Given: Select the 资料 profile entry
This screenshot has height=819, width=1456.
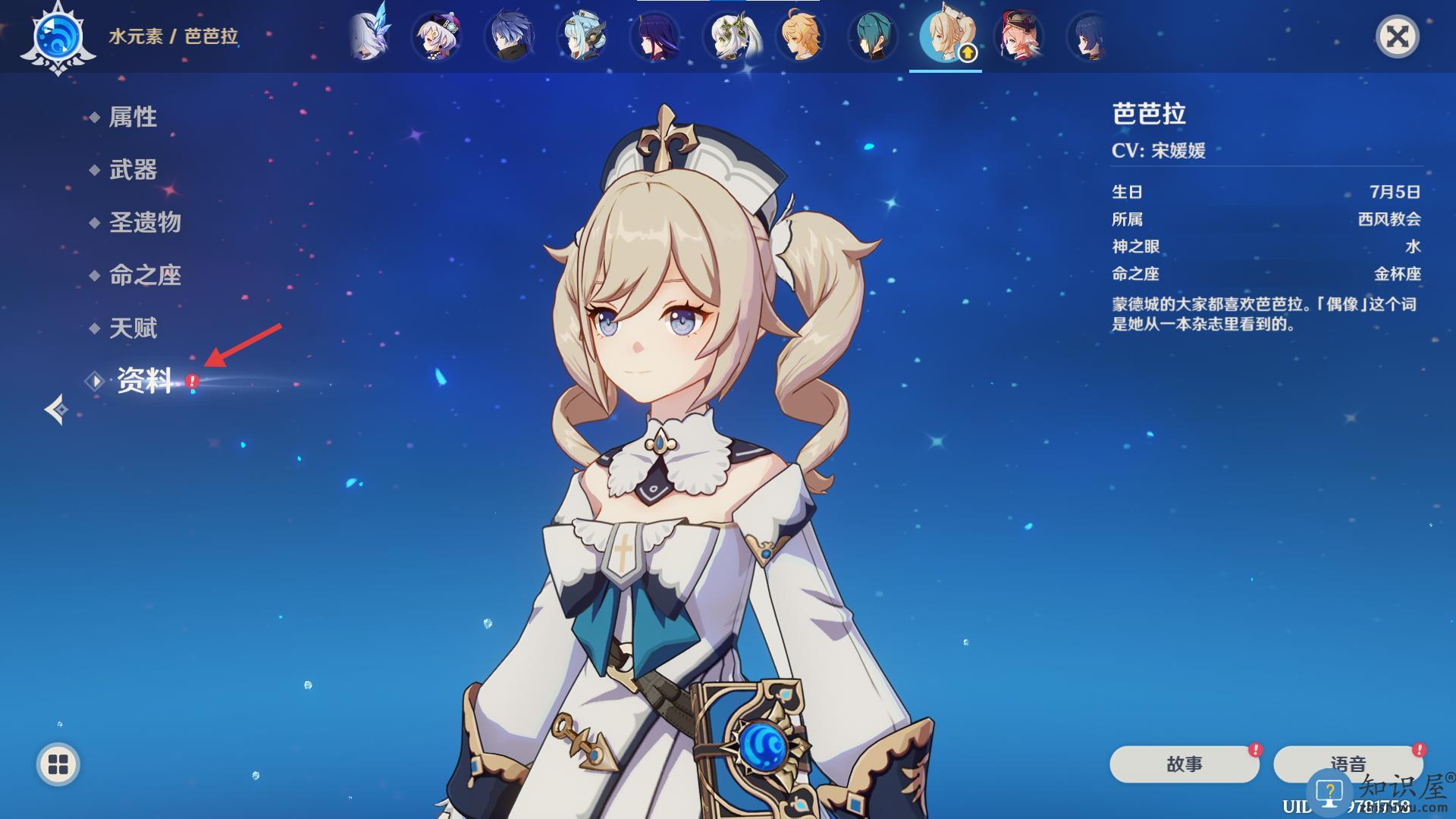Looking at the screenshot, I should coord(144,381).
